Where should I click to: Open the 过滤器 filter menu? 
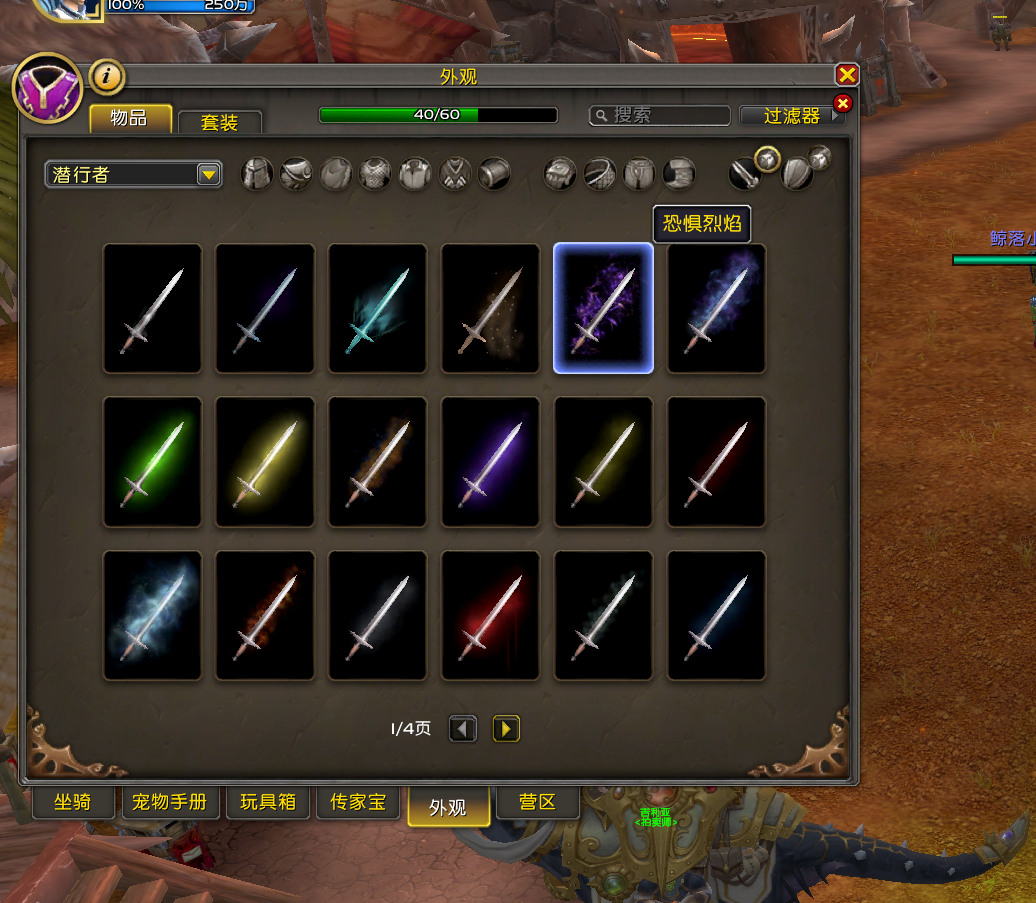(x=792, y=116)
